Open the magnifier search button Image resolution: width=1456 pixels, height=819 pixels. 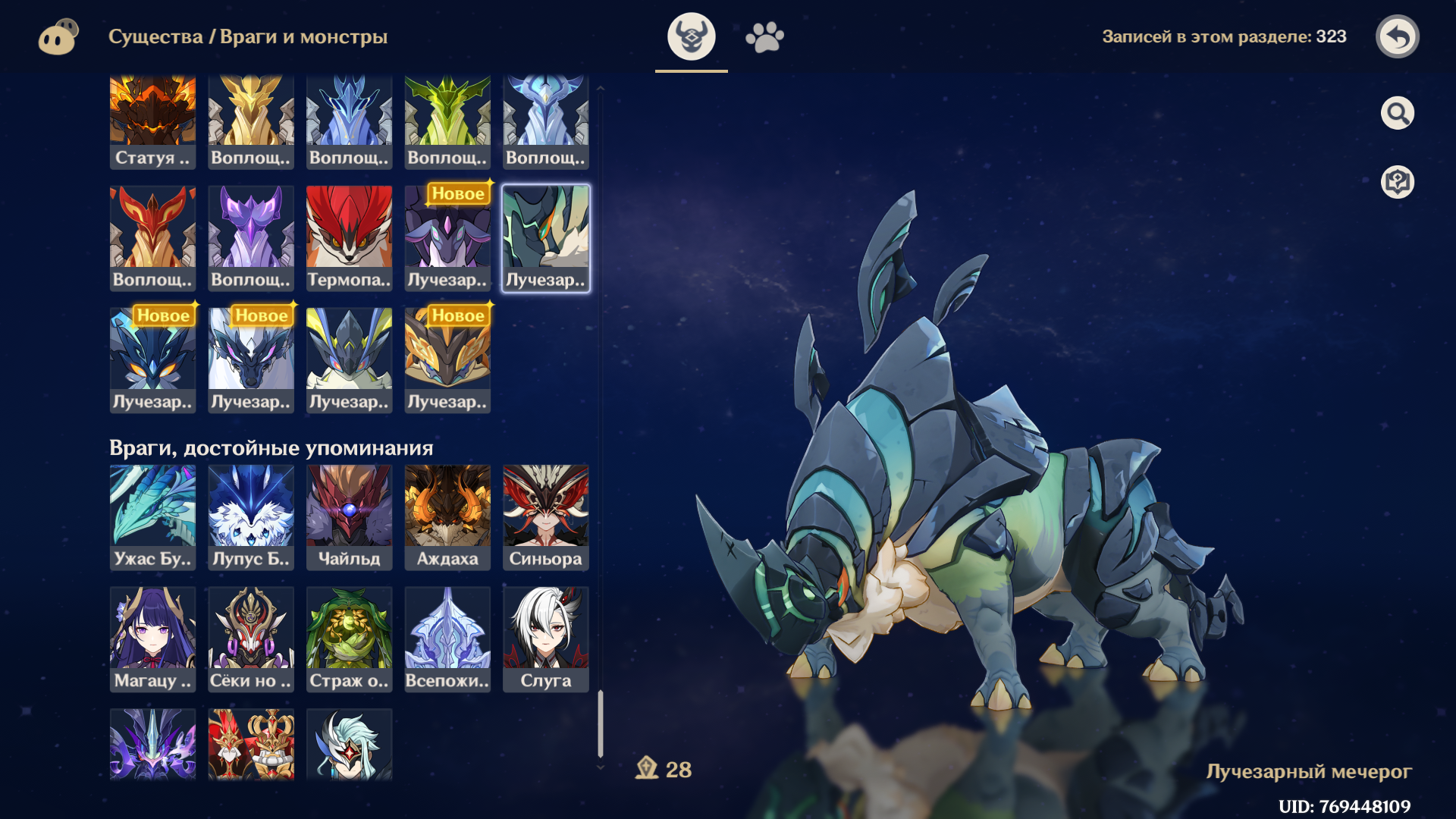point(1397,114)
